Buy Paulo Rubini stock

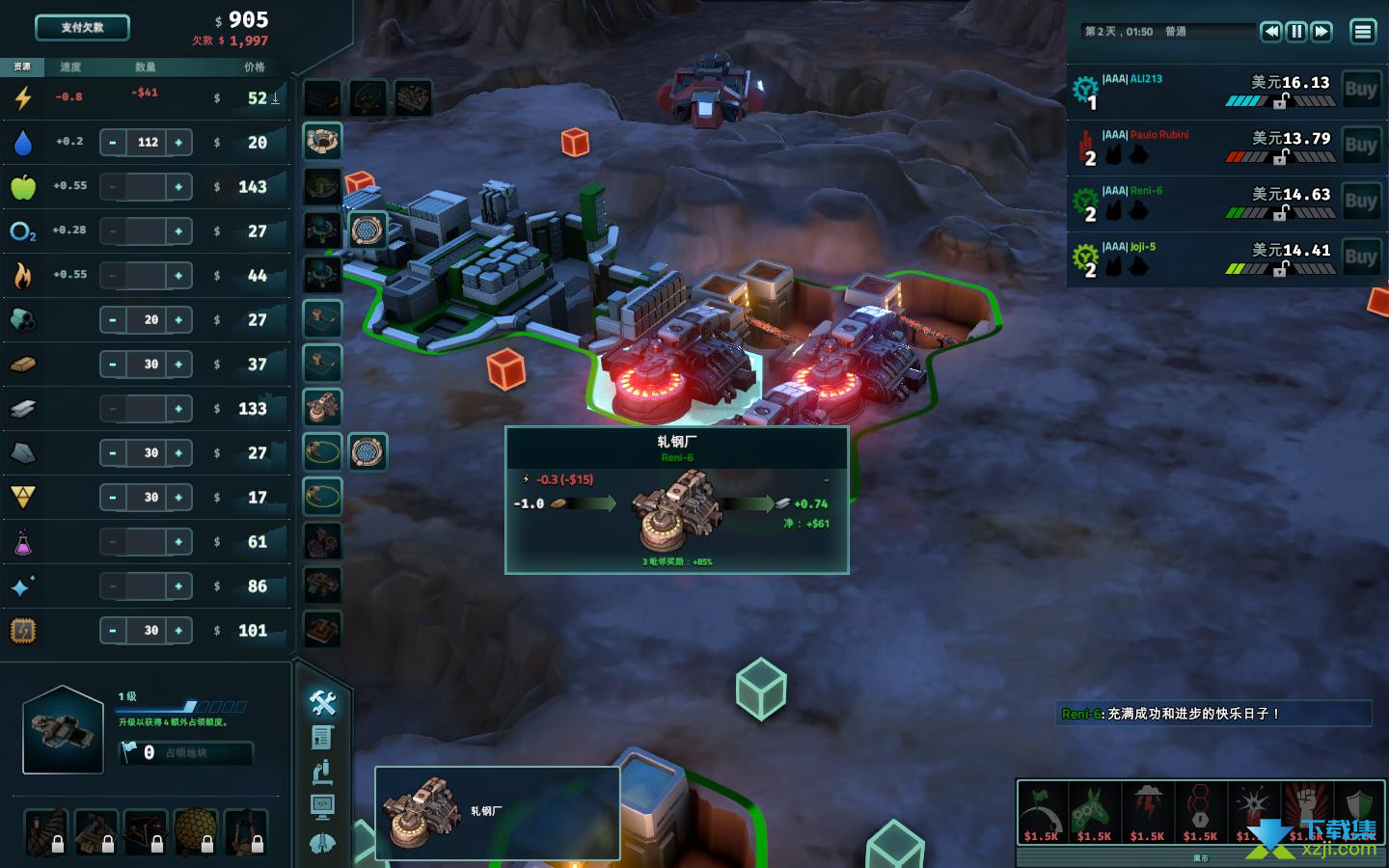pos(1360,146)
